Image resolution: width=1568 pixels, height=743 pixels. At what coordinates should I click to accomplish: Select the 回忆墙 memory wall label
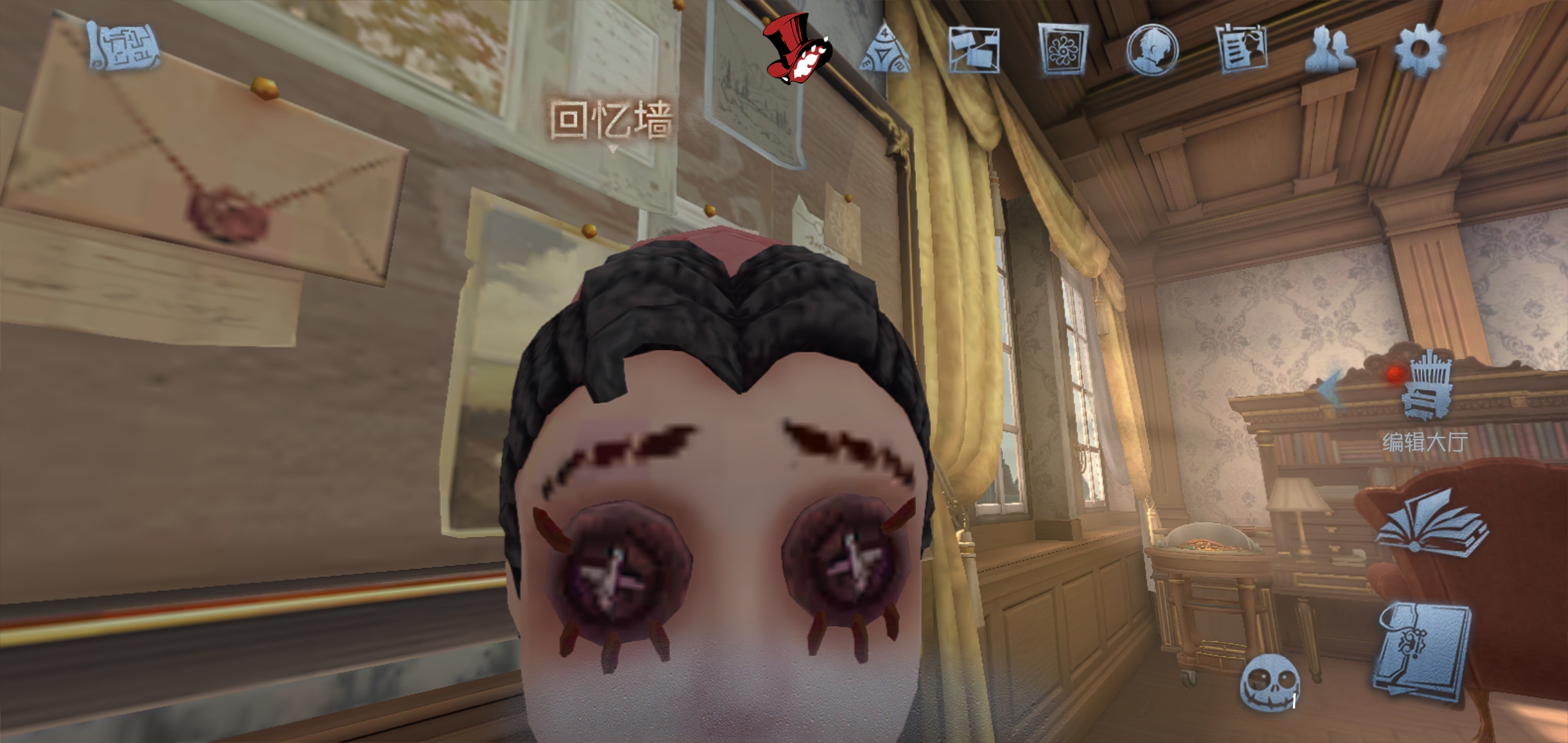point(611,120)
